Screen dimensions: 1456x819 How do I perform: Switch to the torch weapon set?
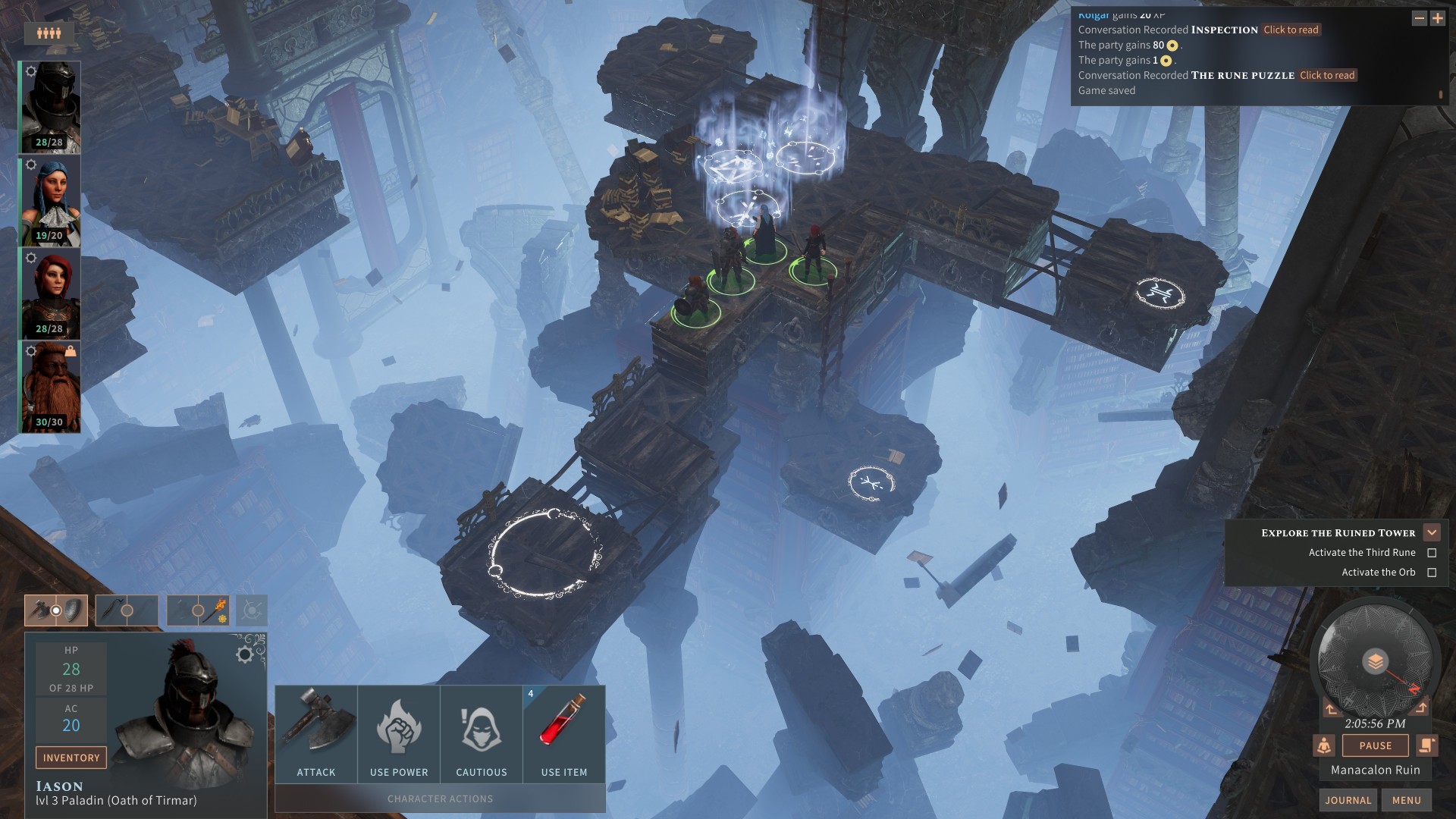tap(198, 610)
